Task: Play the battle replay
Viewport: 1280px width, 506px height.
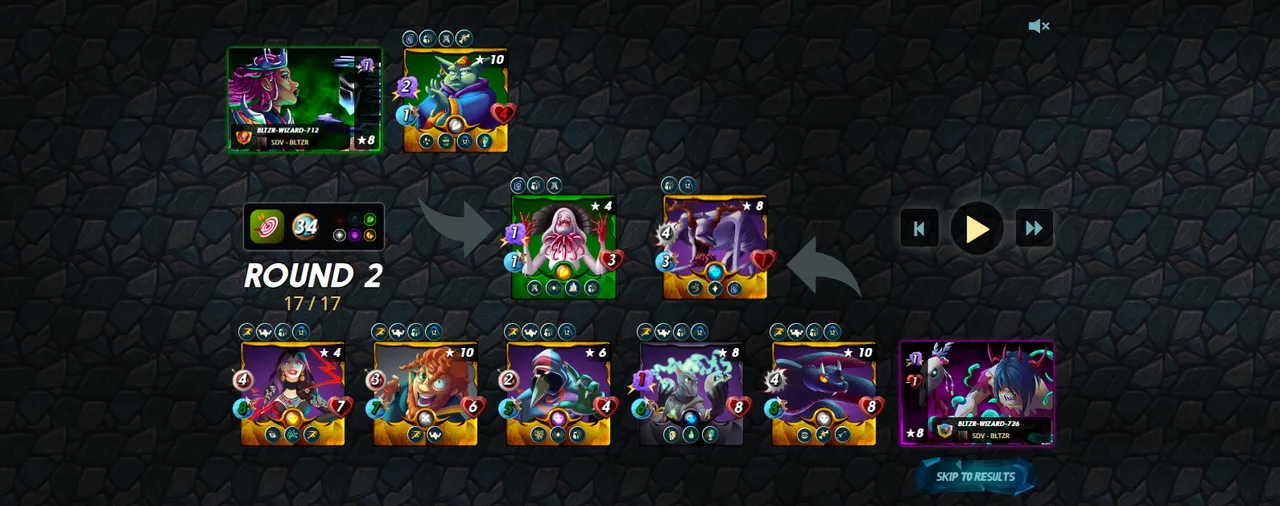Action: (977, 228)
